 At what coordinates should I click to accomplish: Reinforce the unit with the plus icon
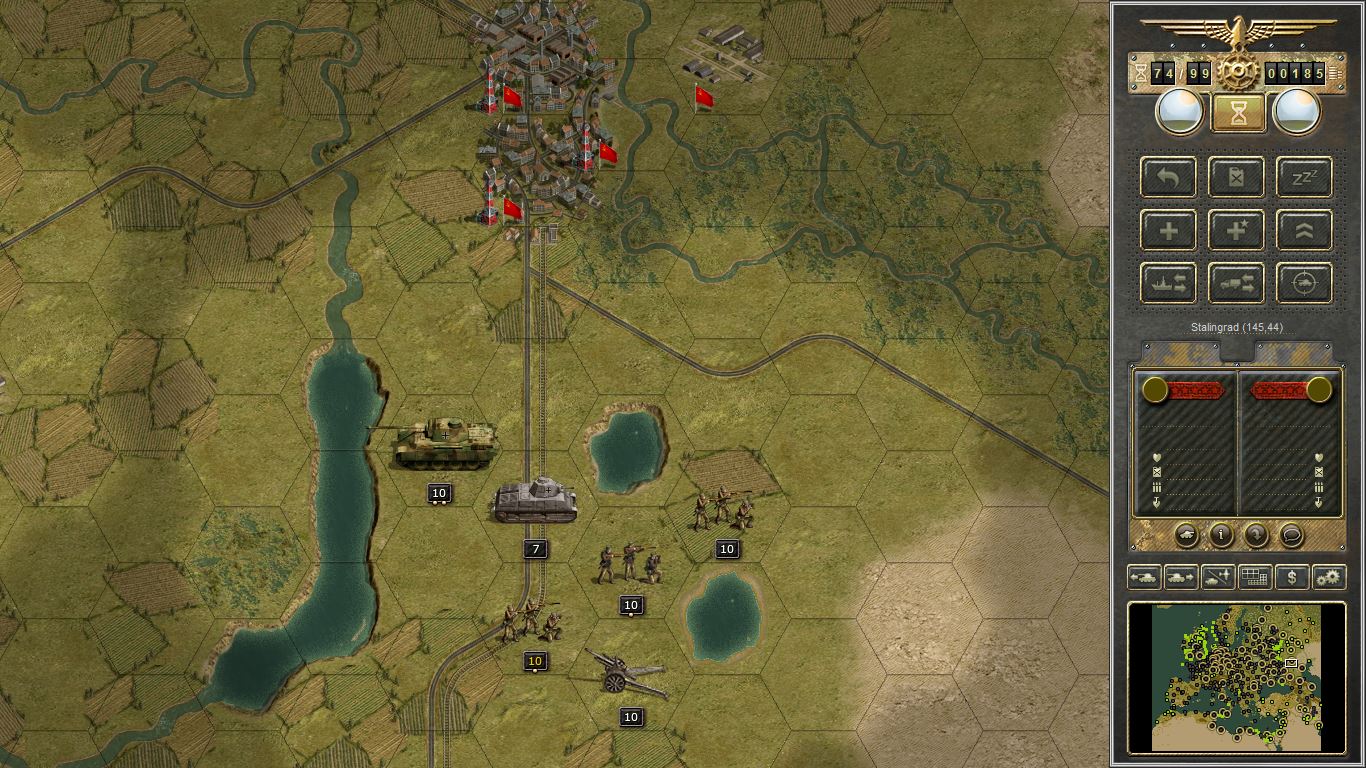point(1168,230)
